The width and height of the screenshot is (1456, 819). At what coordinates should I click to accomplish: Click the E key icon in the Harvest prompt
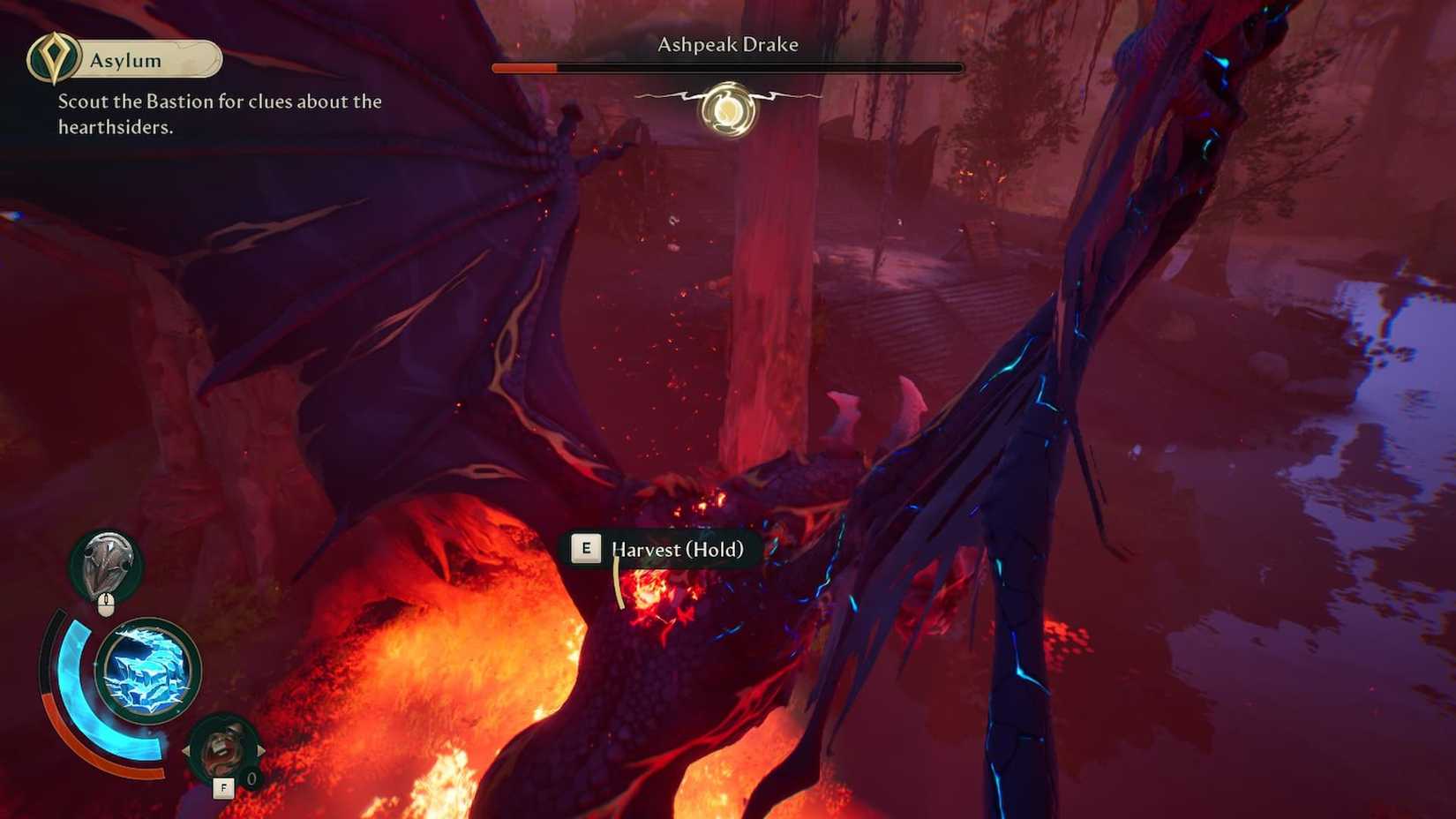point(585,548)
